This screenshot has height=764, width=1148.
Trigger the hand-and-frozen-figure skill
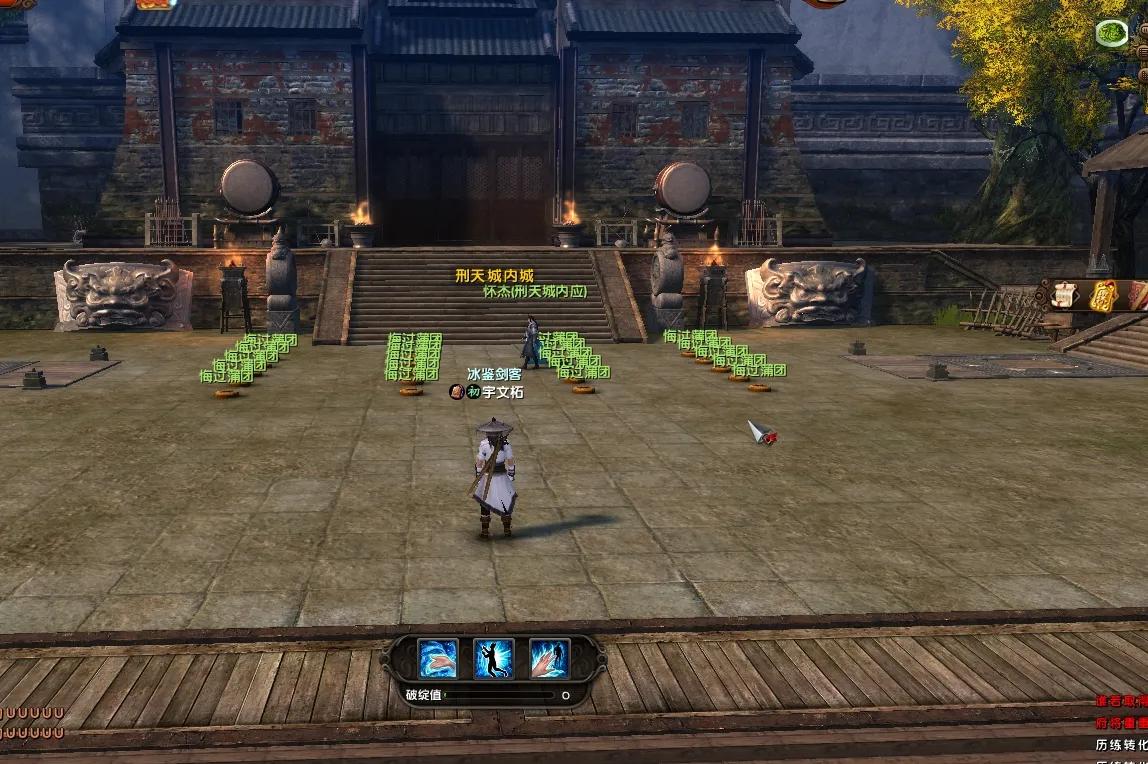[x=549, y=658]
